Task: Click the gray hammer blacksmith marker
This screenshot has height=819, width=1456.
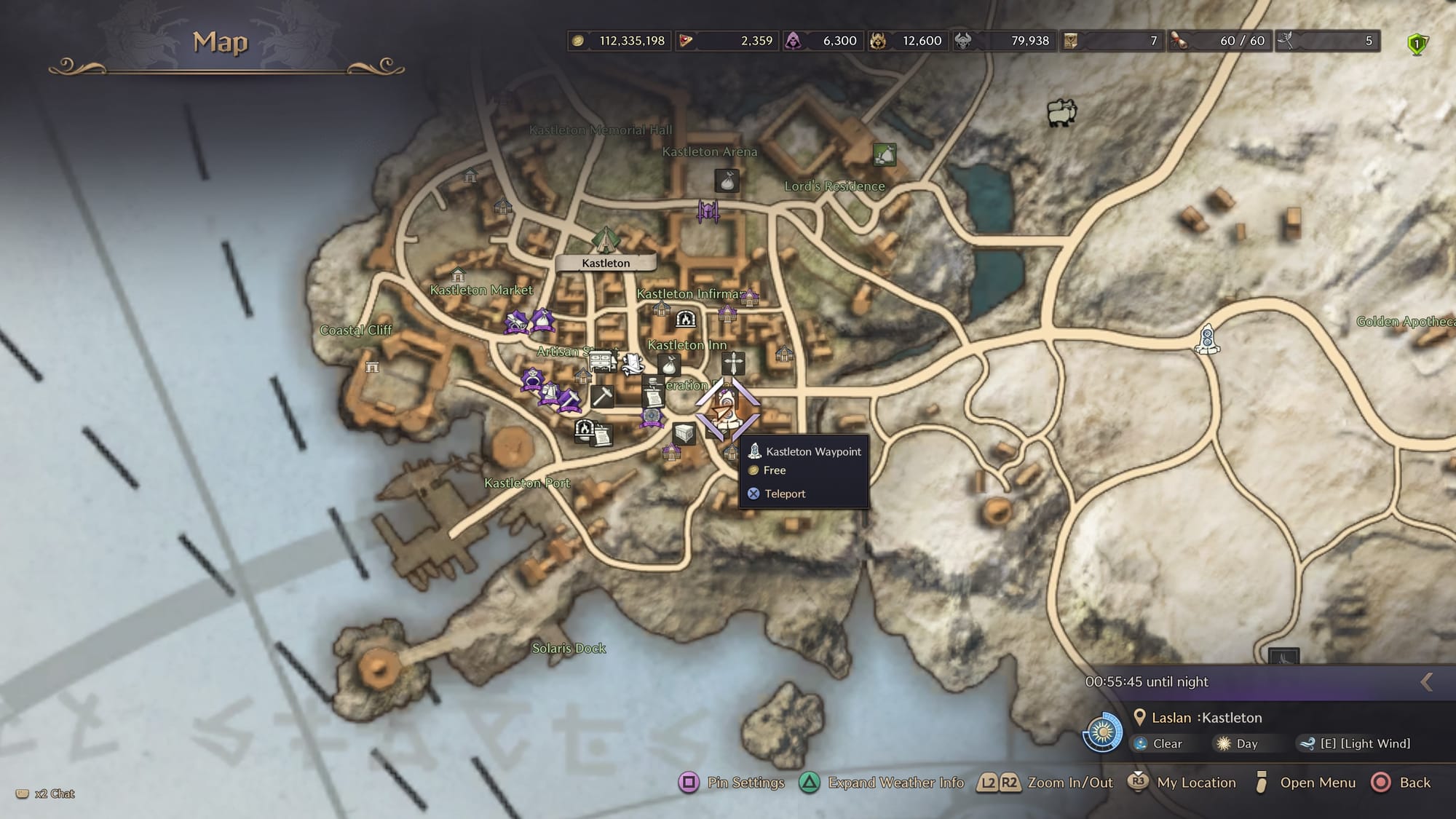Action: pos(602,396)
